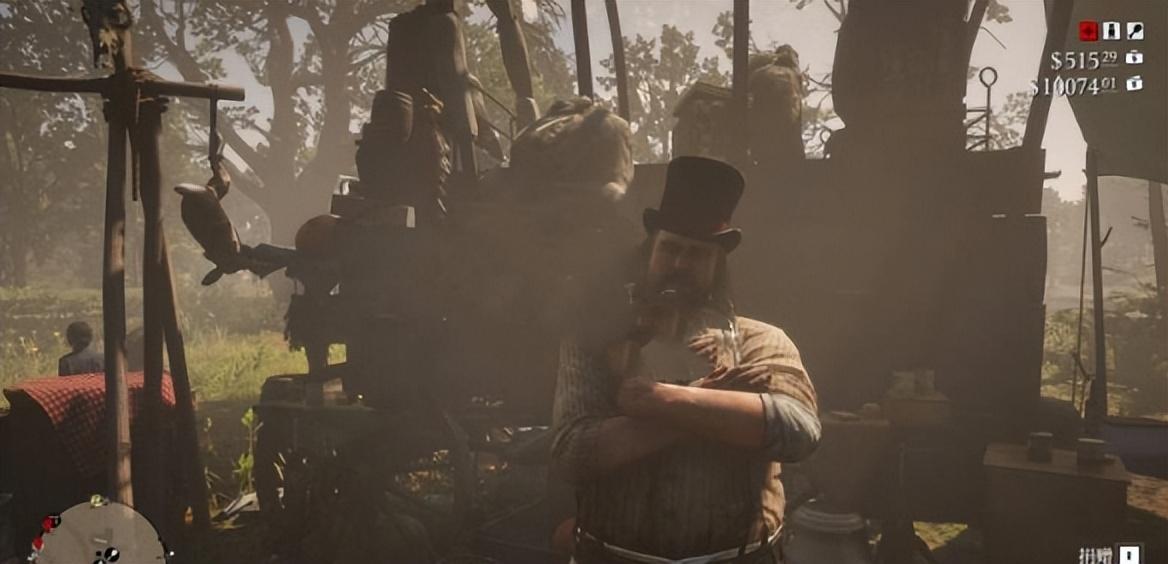1168x564 pixels.
Task: Select the satchel icon beside $515.29
Action: pos(1134,58)
